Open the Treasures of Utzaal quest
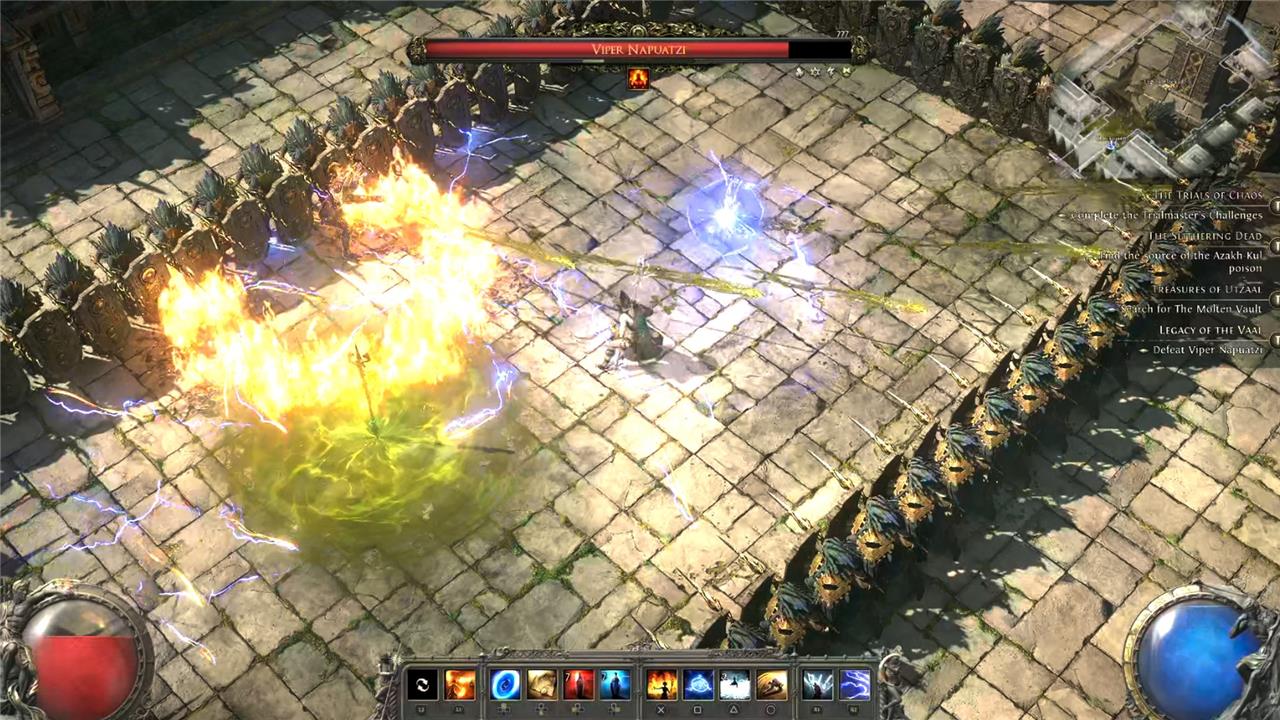 [x=1207, y=289]
